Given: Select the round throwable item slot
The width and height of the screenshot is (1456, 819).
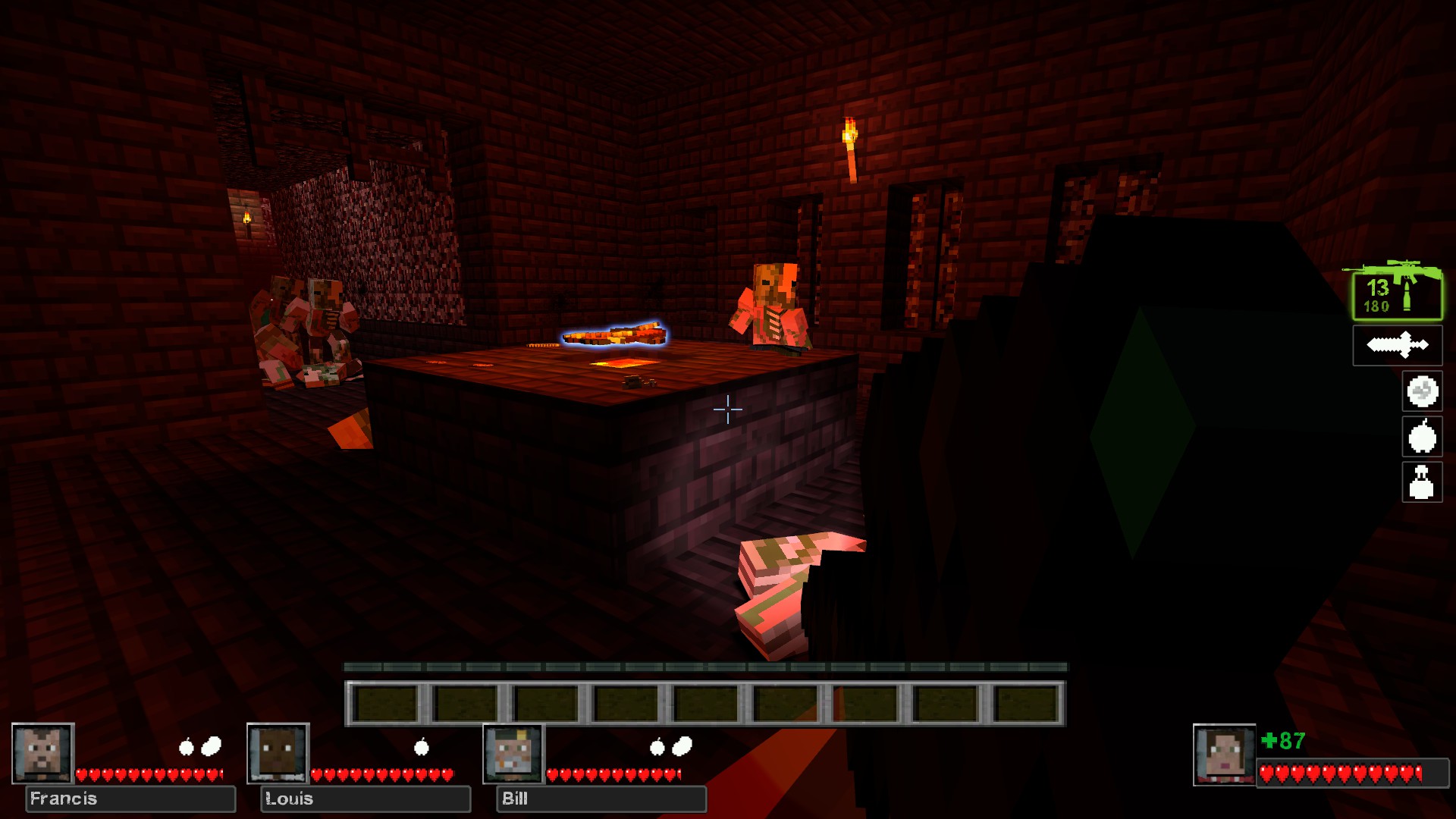Looking at the screenshot, I should point(1422,391).
